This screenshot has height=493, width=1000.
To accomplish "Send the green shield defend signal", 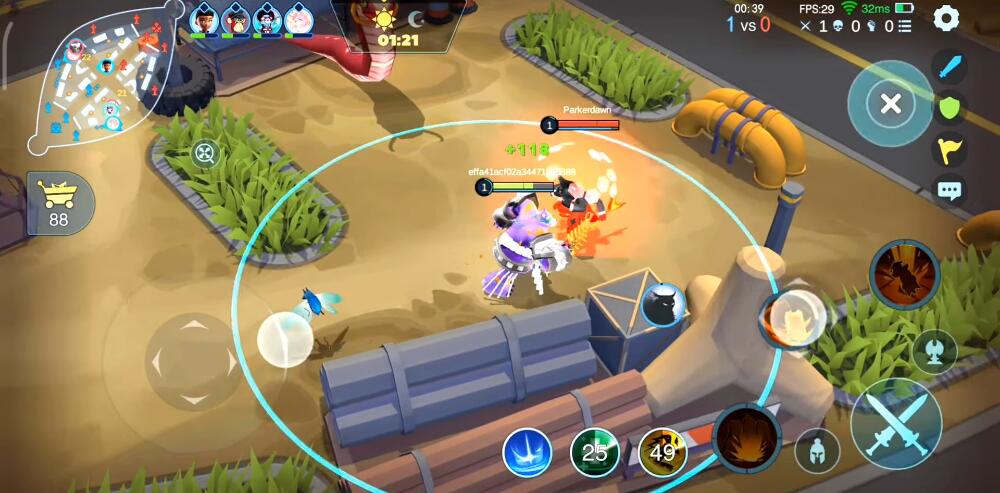I will [950, 108].
